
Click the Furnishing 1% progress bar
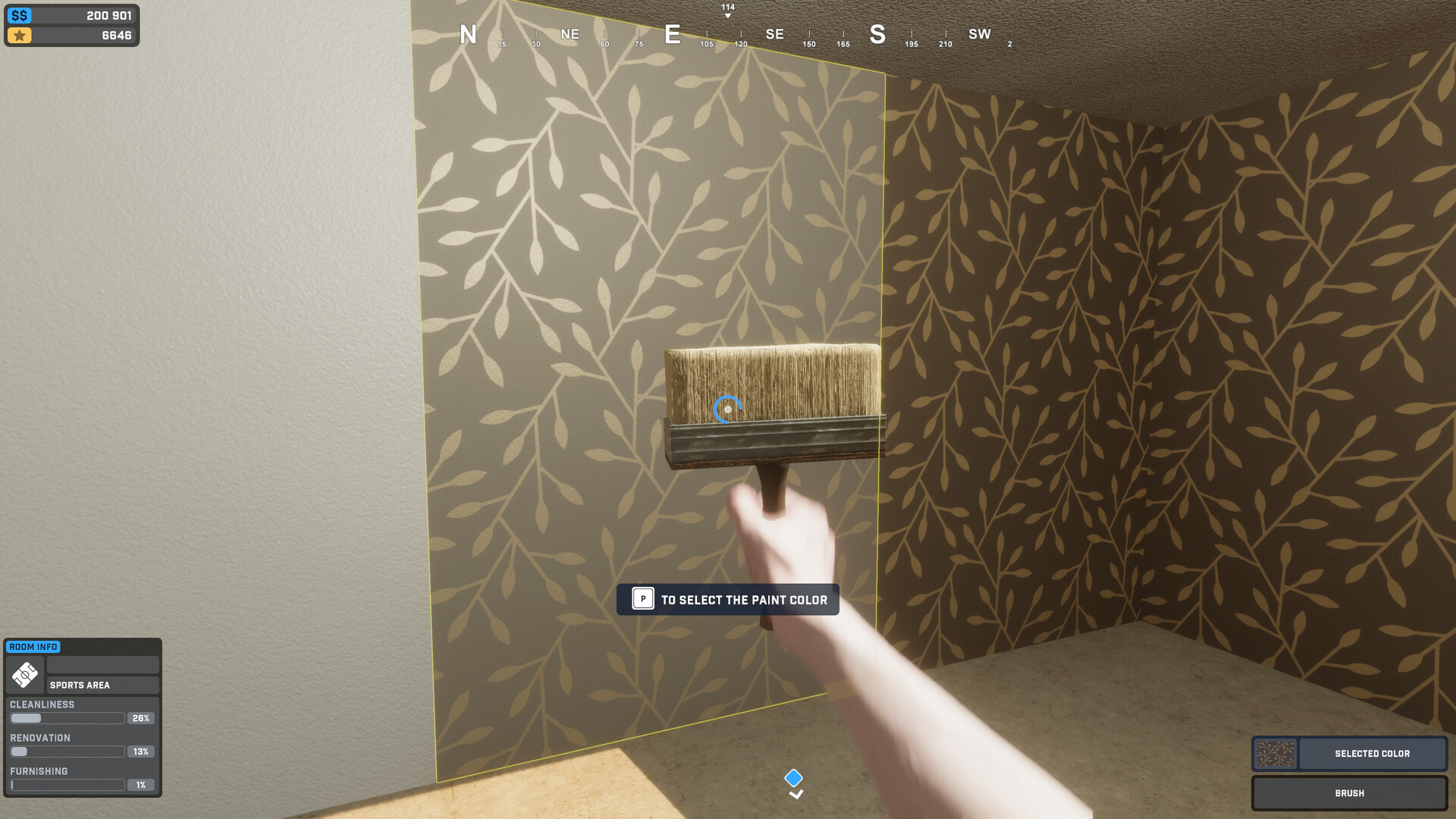point(67,784)
